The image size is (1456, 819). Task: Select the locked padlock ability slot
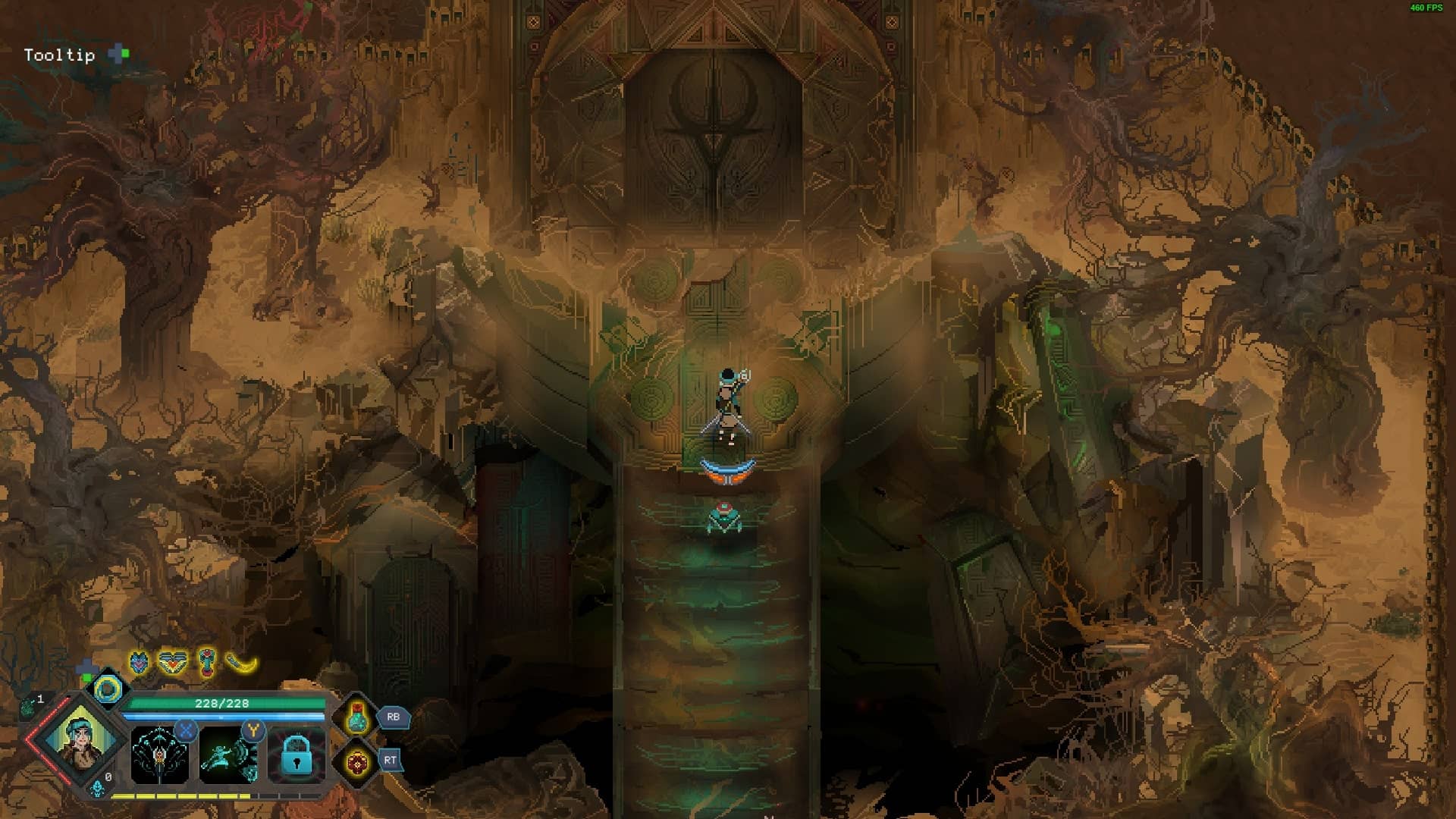tap(297, 755)
